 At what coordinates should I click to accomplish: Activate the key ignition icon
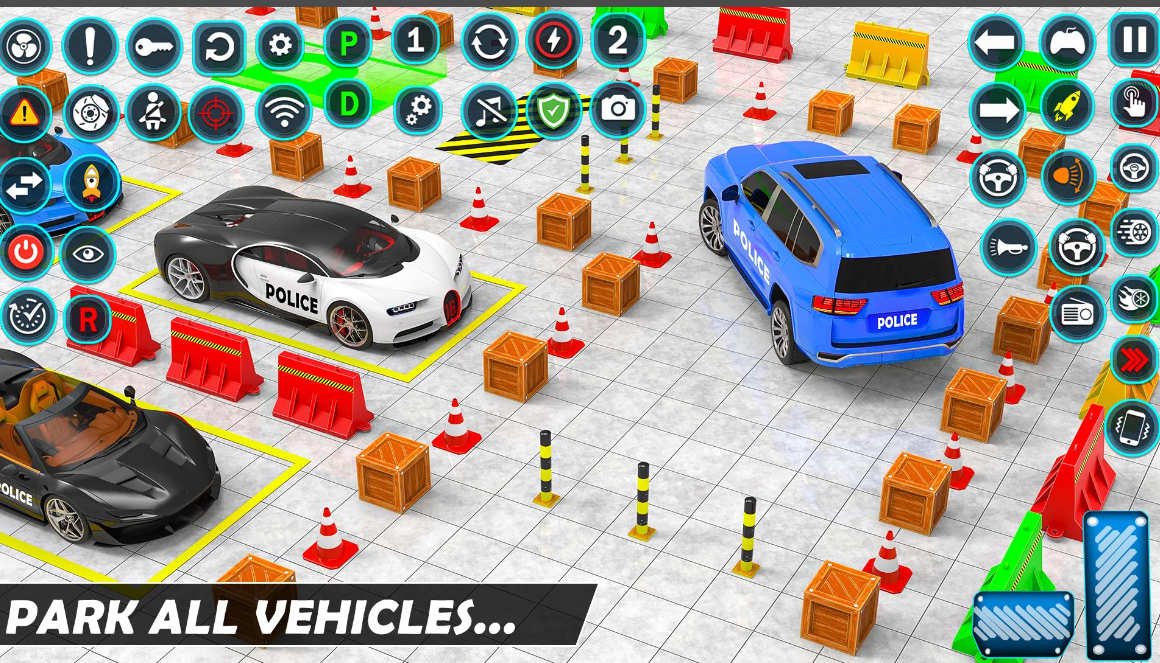[154, 46]
